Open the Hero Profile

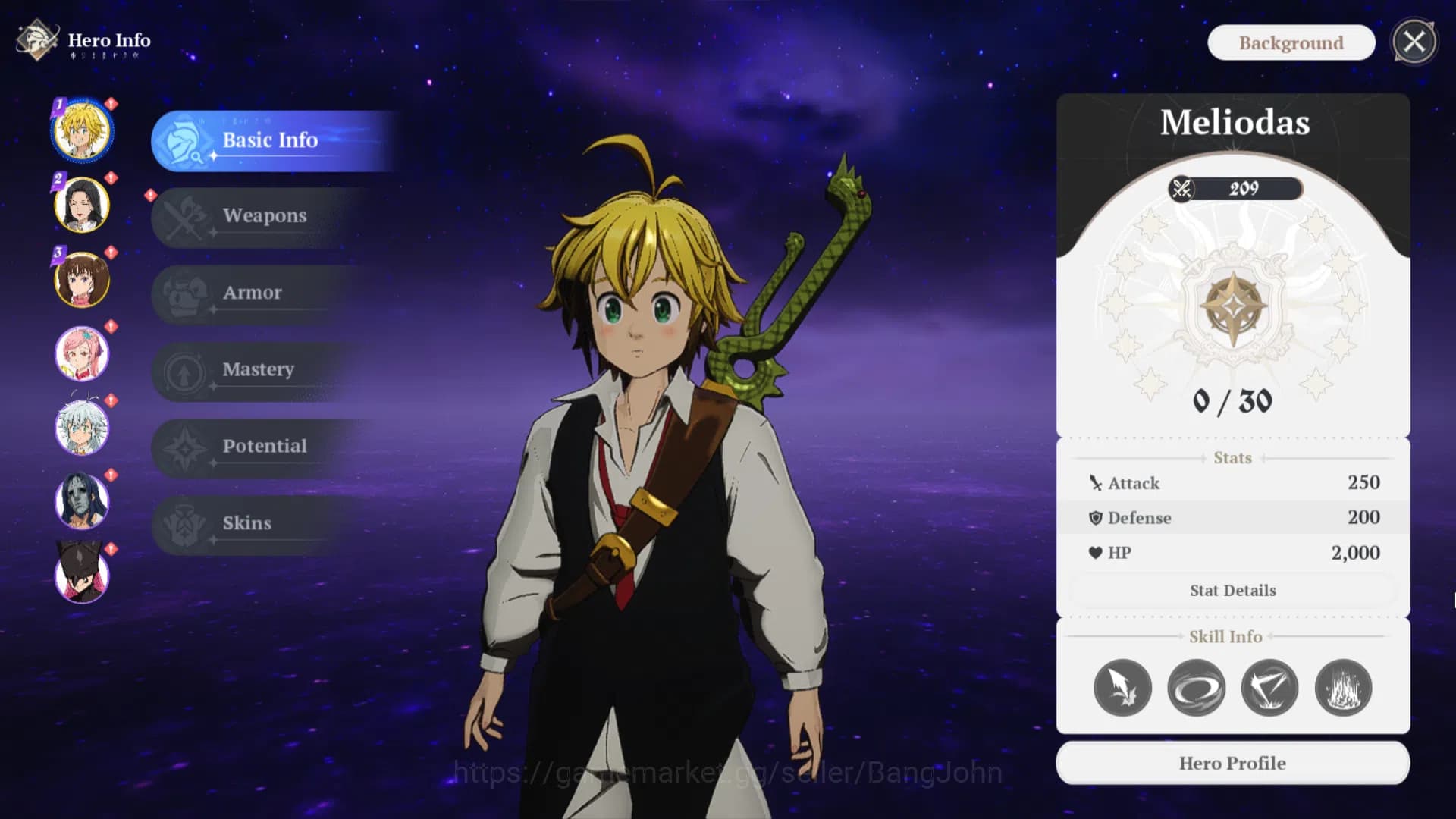(1232, 763)
